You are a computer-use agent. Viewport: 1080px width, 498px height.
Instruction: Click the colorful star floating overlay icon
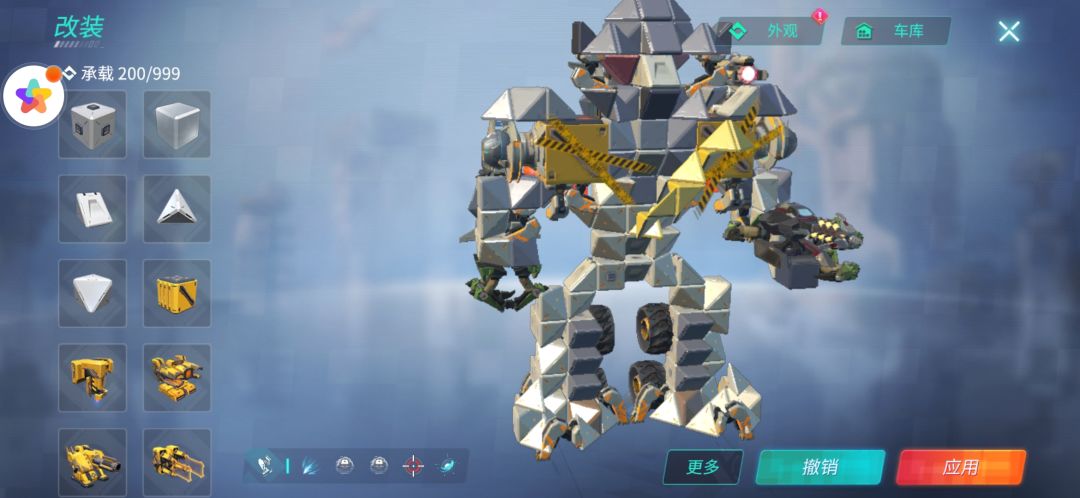pyautogui.click(x=33, y=96)
